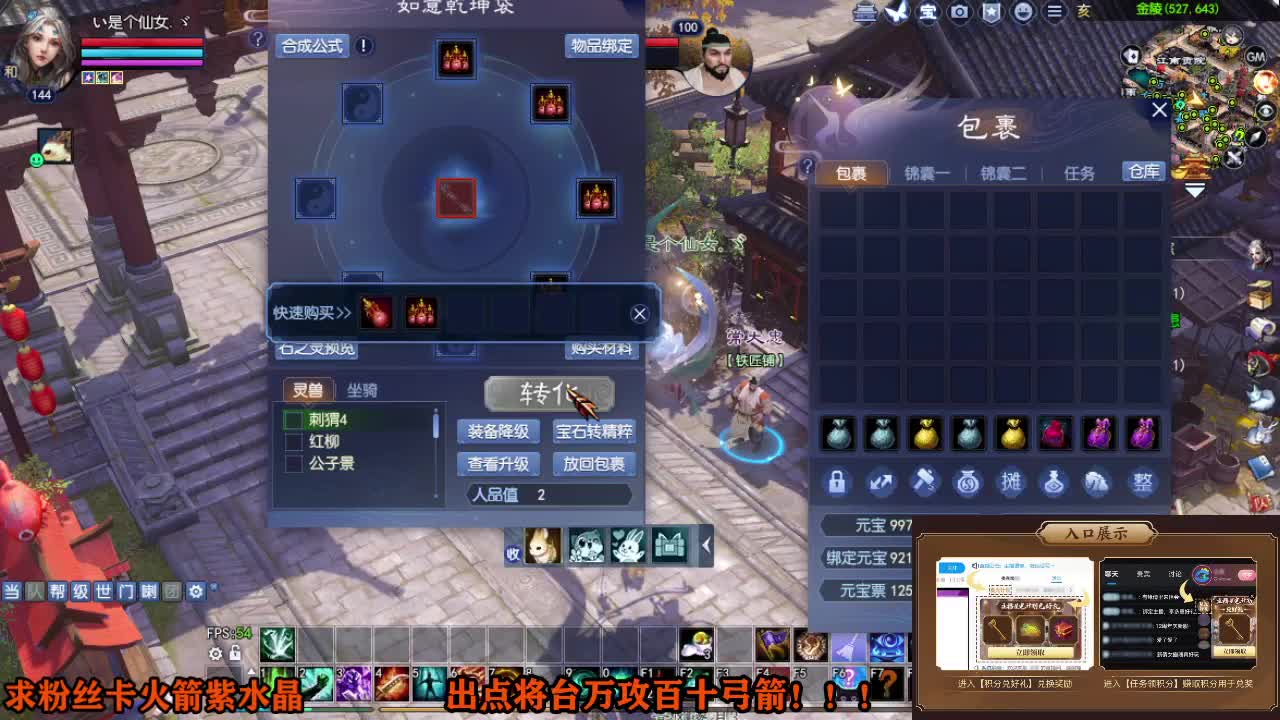Select the lock items icon in the bag toolbar

pyautogui.click(x=838, y=482)
